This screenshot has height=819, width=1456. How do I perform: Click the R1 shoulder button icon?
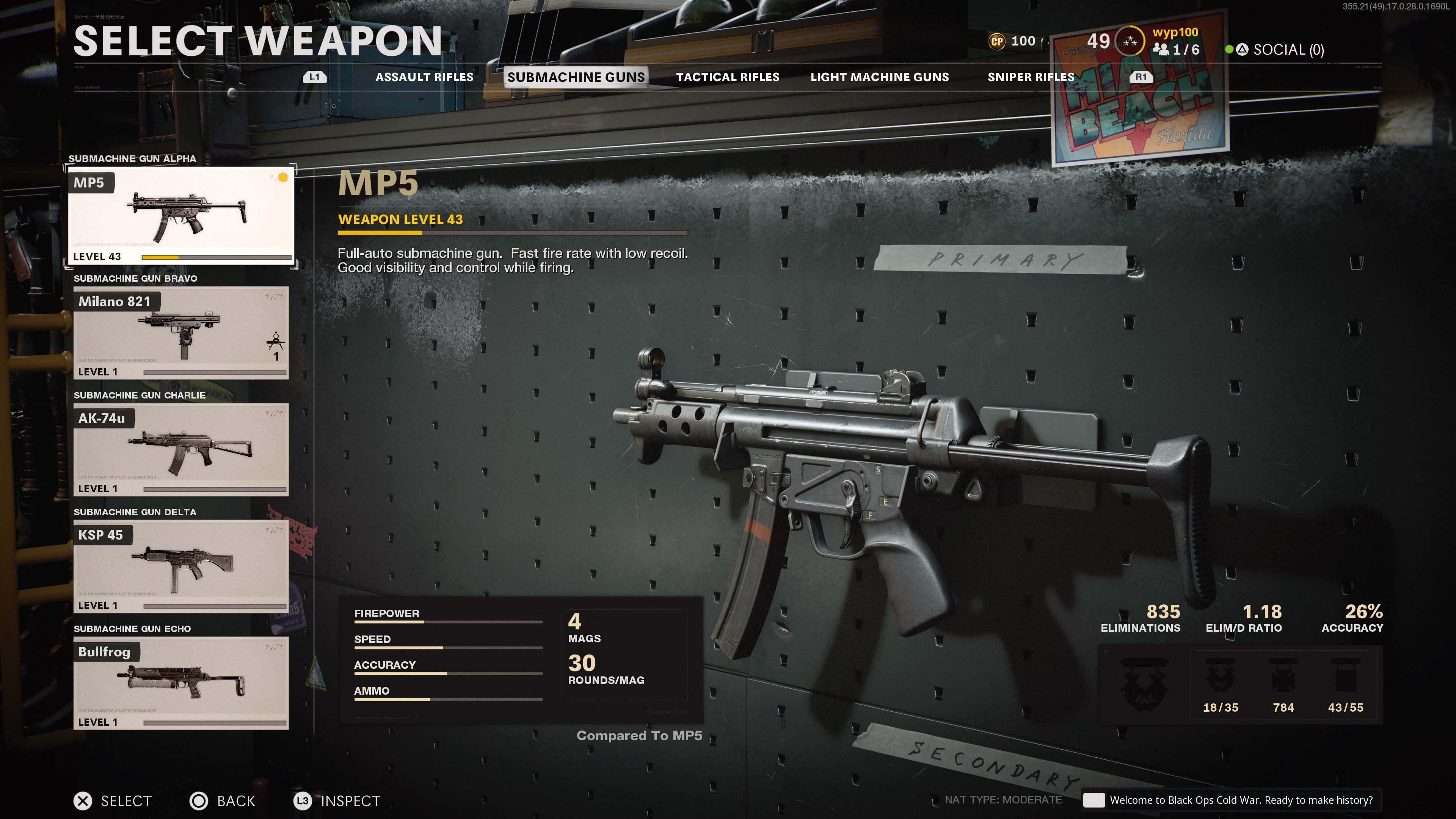[1141, 77]
